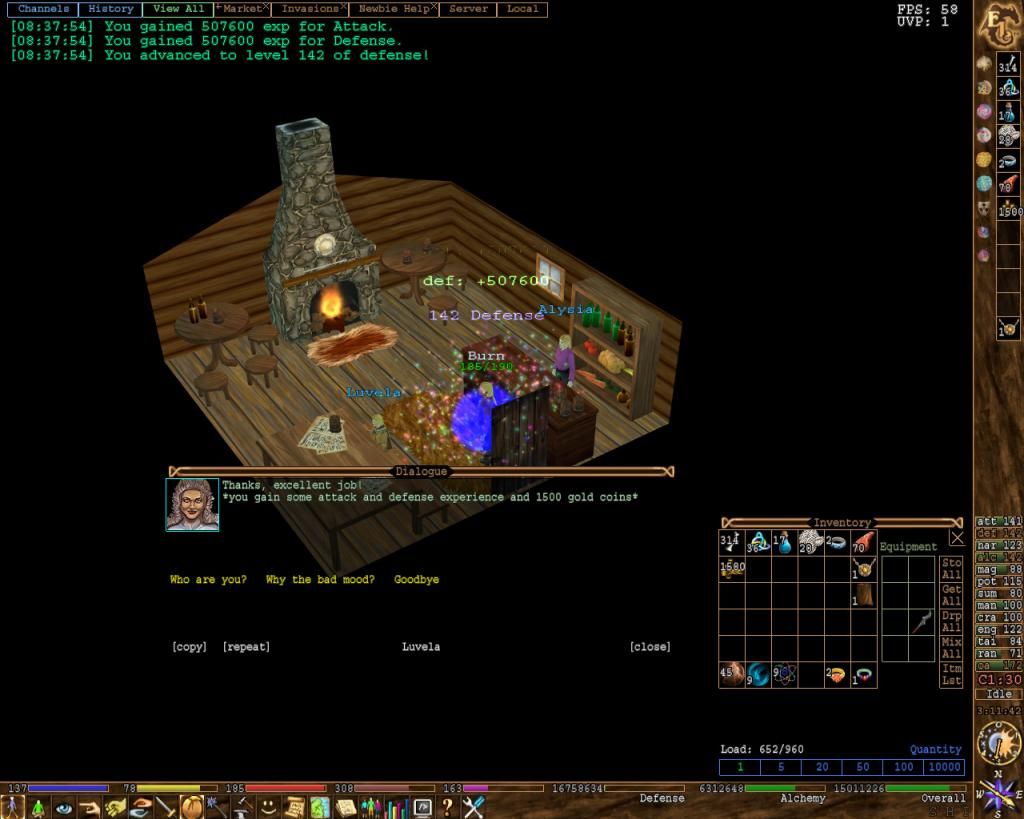Select the gold coins stack in inventory
This screenshot has width=1024, height=819.
pyautogui.click(x=732, y=569)
